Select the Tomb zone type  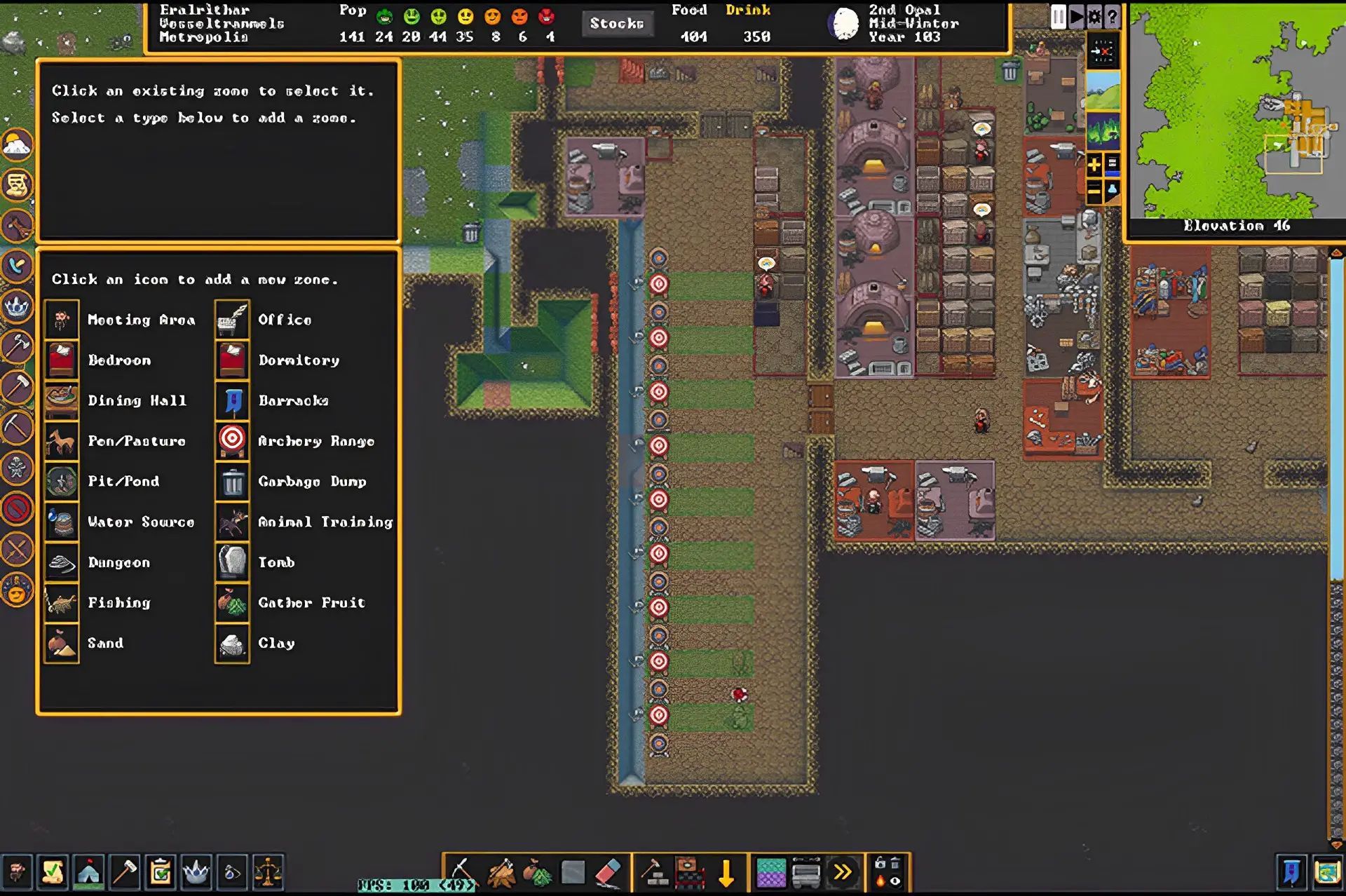(232, 562)
